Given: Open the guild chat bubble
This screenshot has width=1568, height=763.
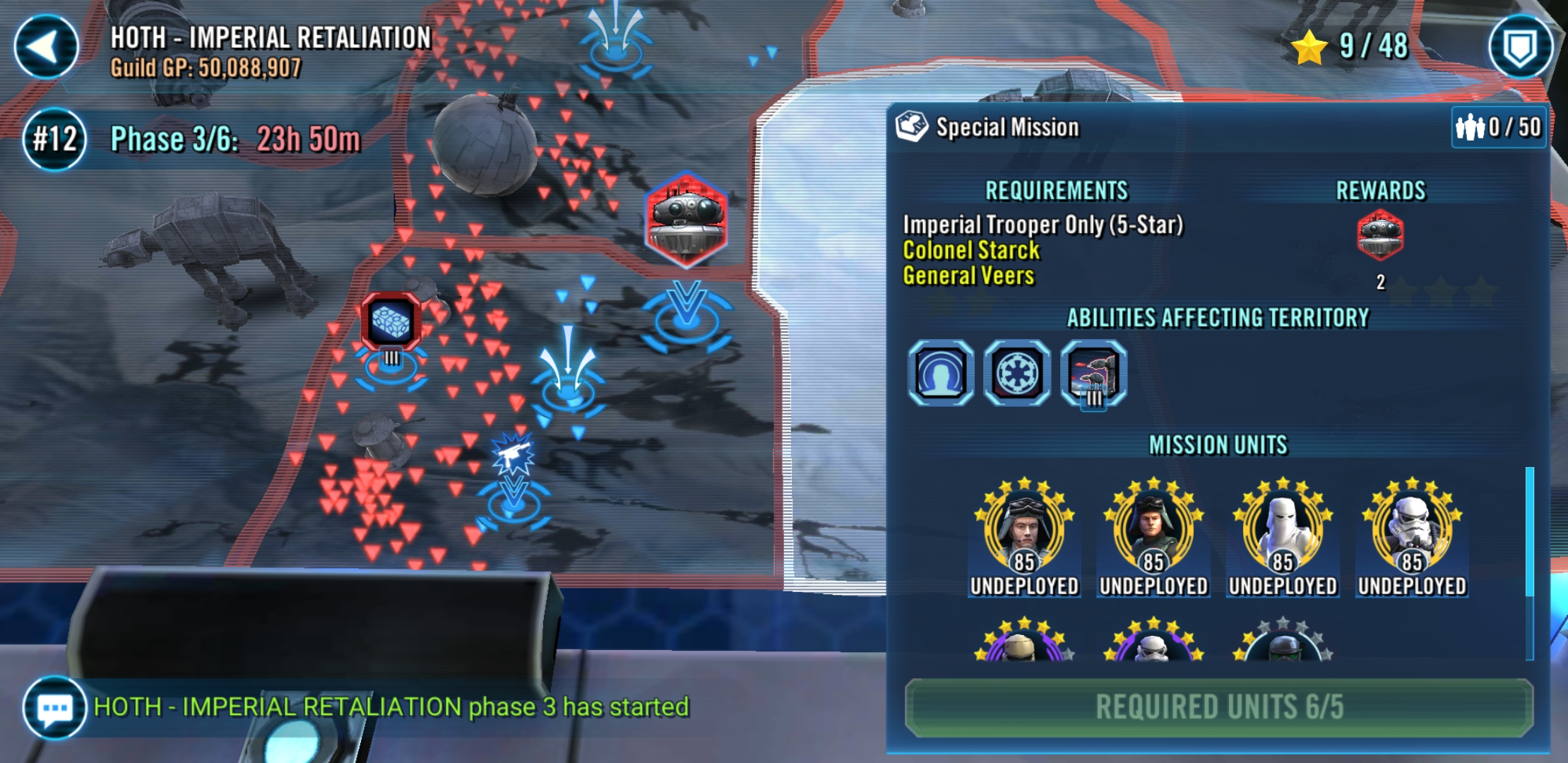Looking at the screenshot, I should click(54, 707).
